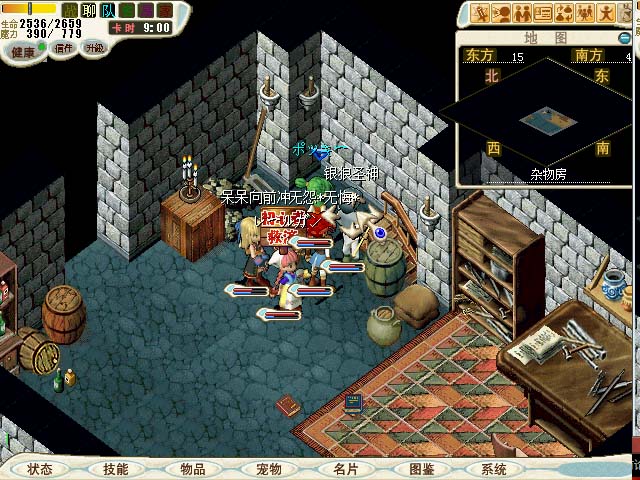Open the 物品 items menu
Screen dimensions: 640x480
tap(192, 468)
